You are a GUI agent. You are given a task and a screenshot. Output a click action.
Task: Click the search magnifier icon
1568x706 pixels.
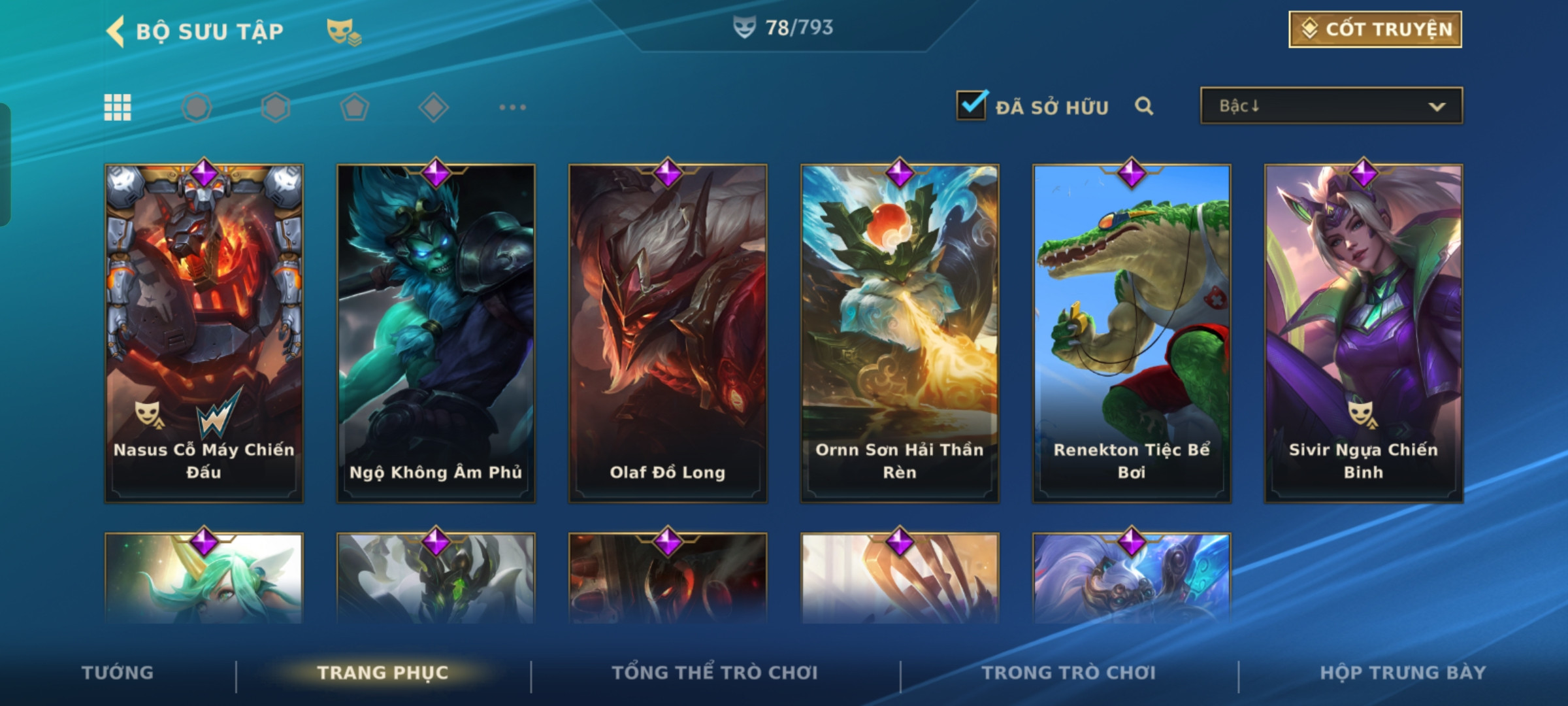click(x=1143, y=106)
